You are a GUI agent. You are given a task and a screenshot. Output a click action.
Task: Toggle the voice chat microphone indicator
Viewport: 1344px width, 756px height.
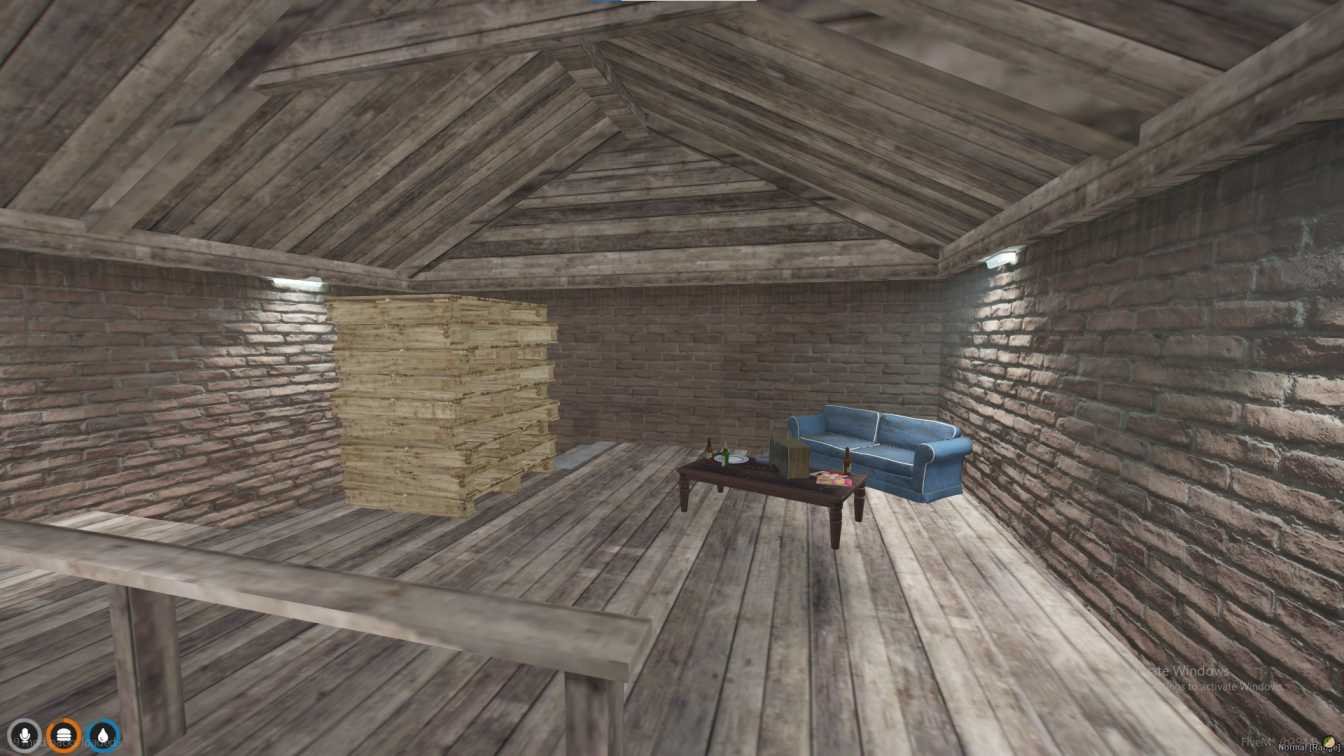pos(24,735)
